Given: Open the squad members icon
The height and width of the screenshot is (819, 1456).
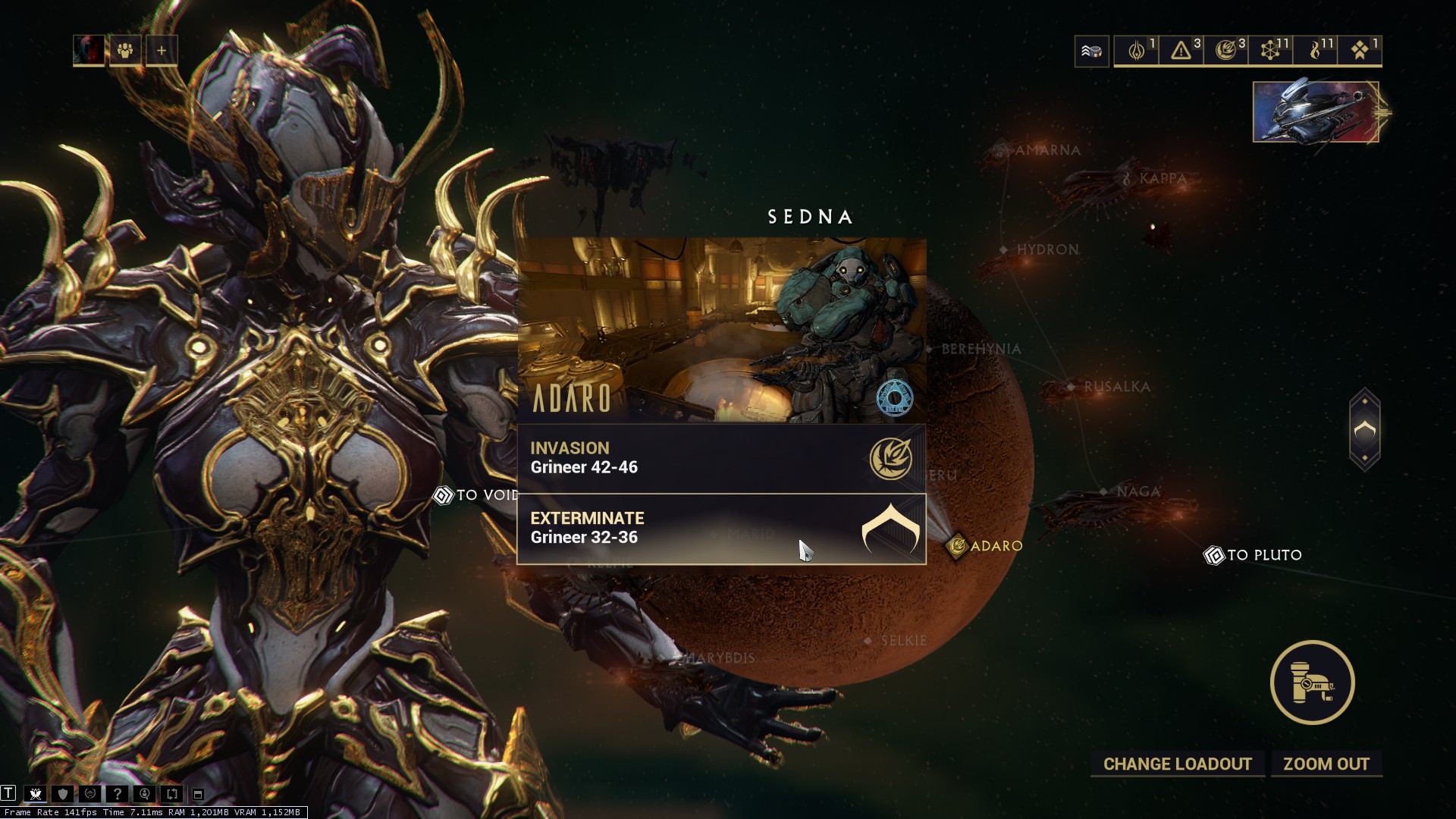Looking at the screenshot, I should coord(125,51).
